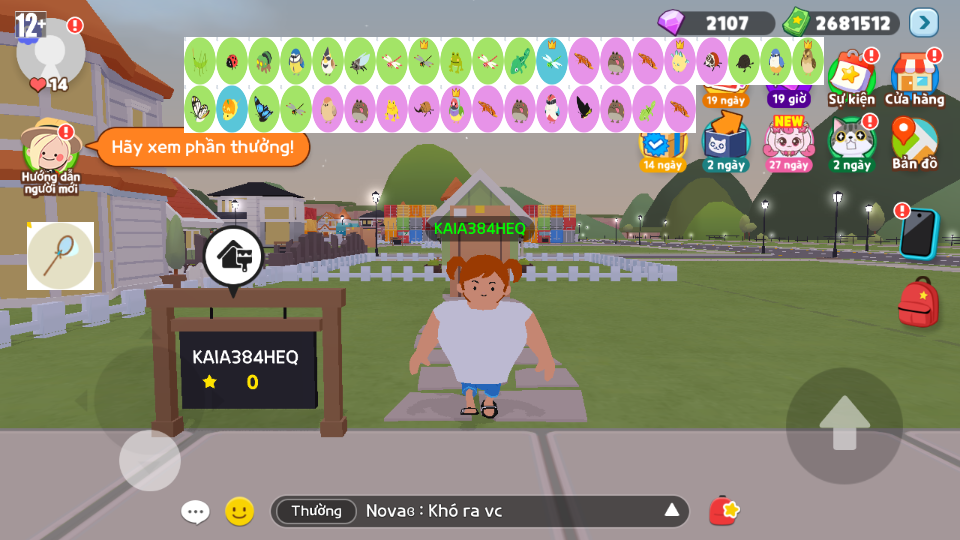
Task: Open the NEW pink-haired girl event
Action: click(789, 141)
